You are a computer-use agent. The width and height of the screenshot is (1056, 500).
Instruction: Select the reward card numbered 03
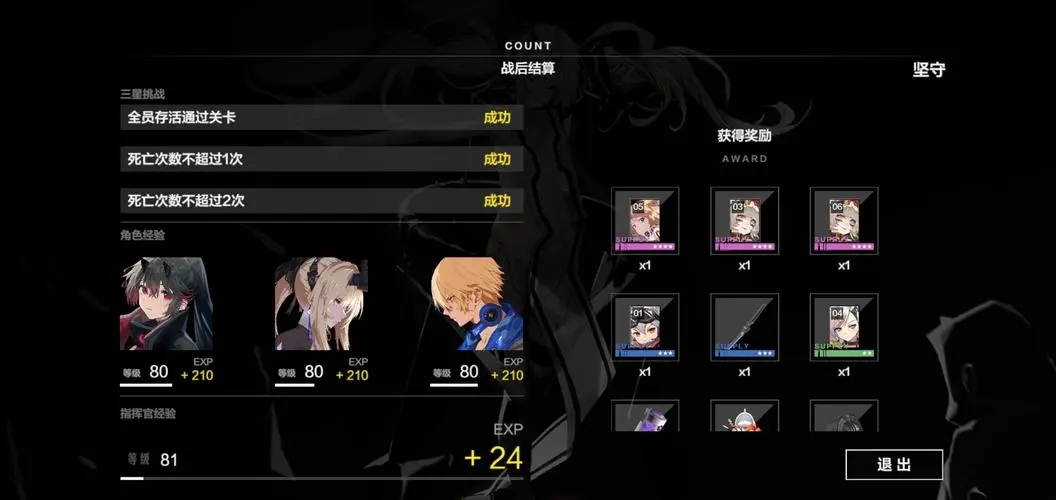744,220
